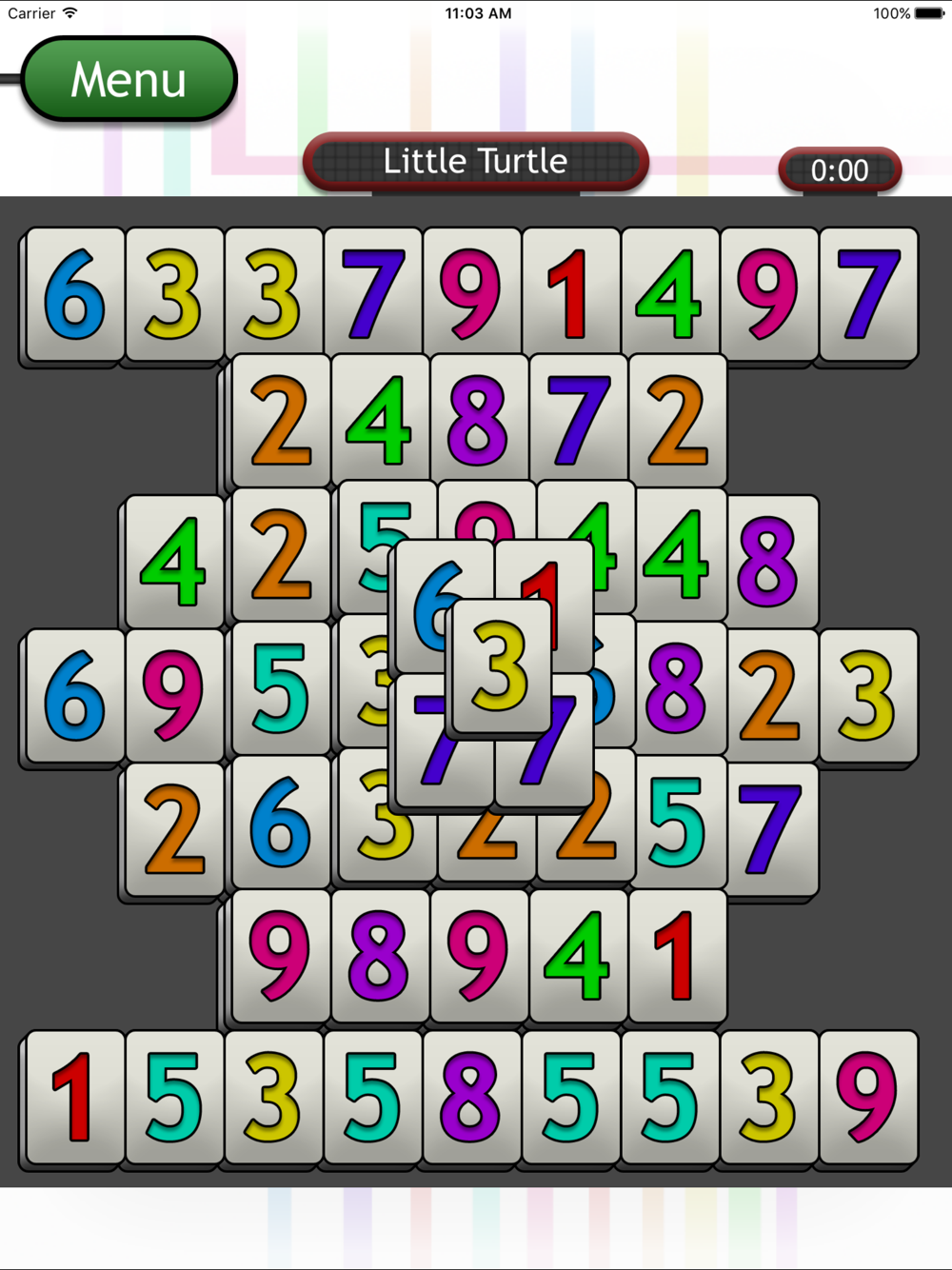This screenshot has width=952, height=1270.
Task: Pick the pink 9 tile in the bottom row
Action: 867,1097
